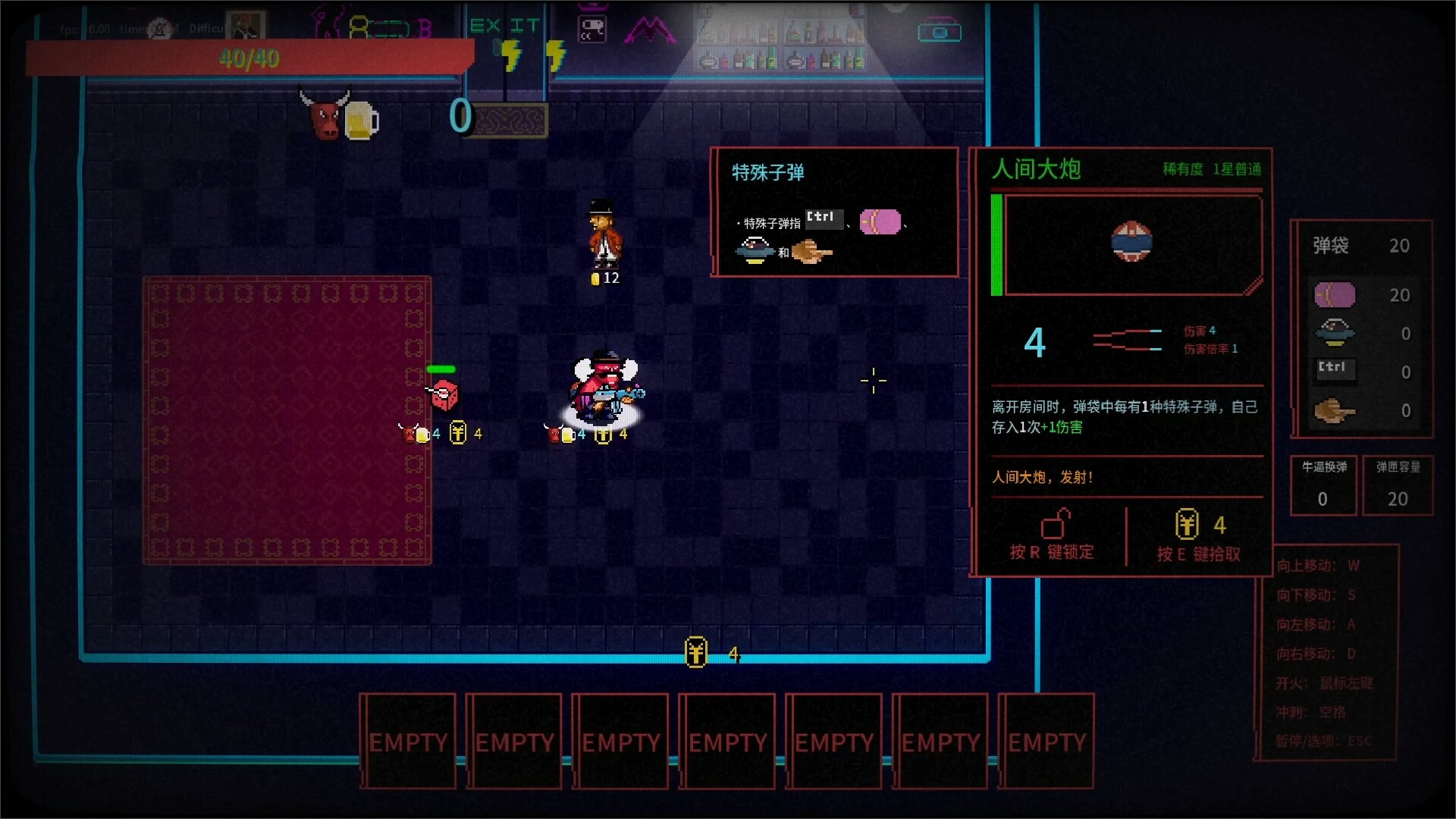Click the bull and beer mug HUD icon
The image size is (1456, 819).
[x=339, y=116]
